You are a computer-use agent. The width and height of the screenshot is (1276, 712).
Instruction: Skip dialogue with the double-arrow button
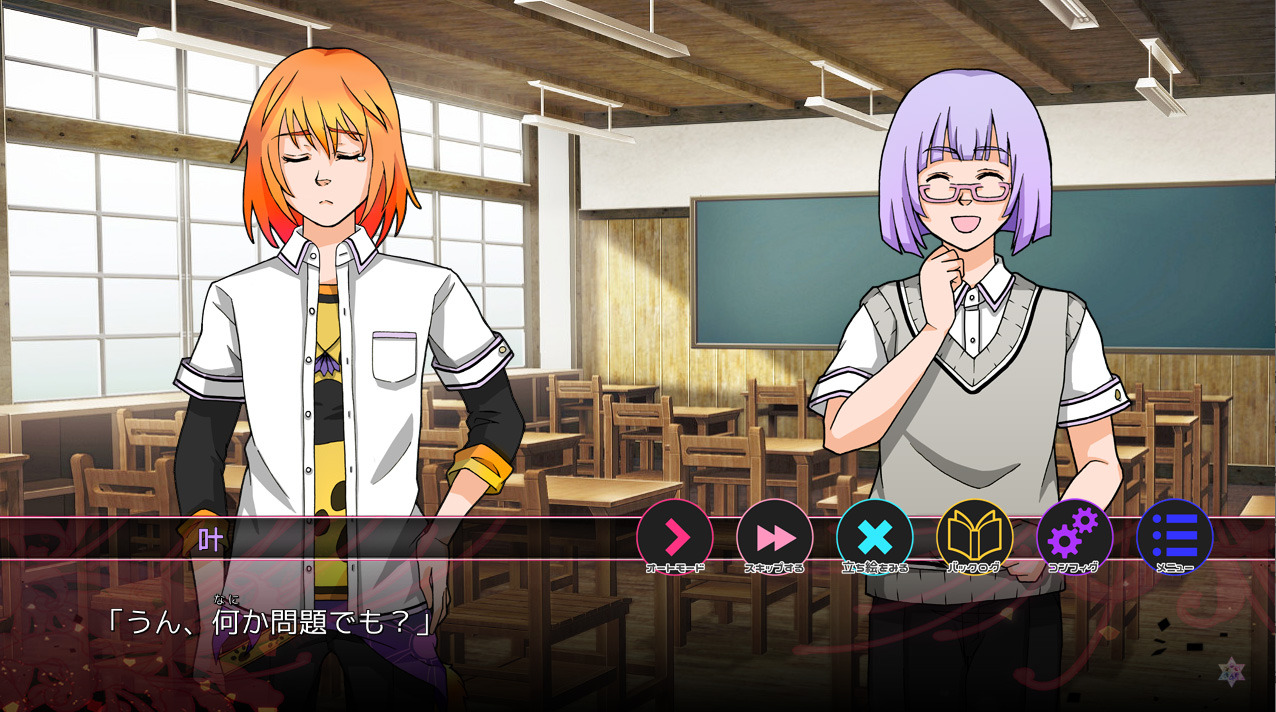point(775,538)
